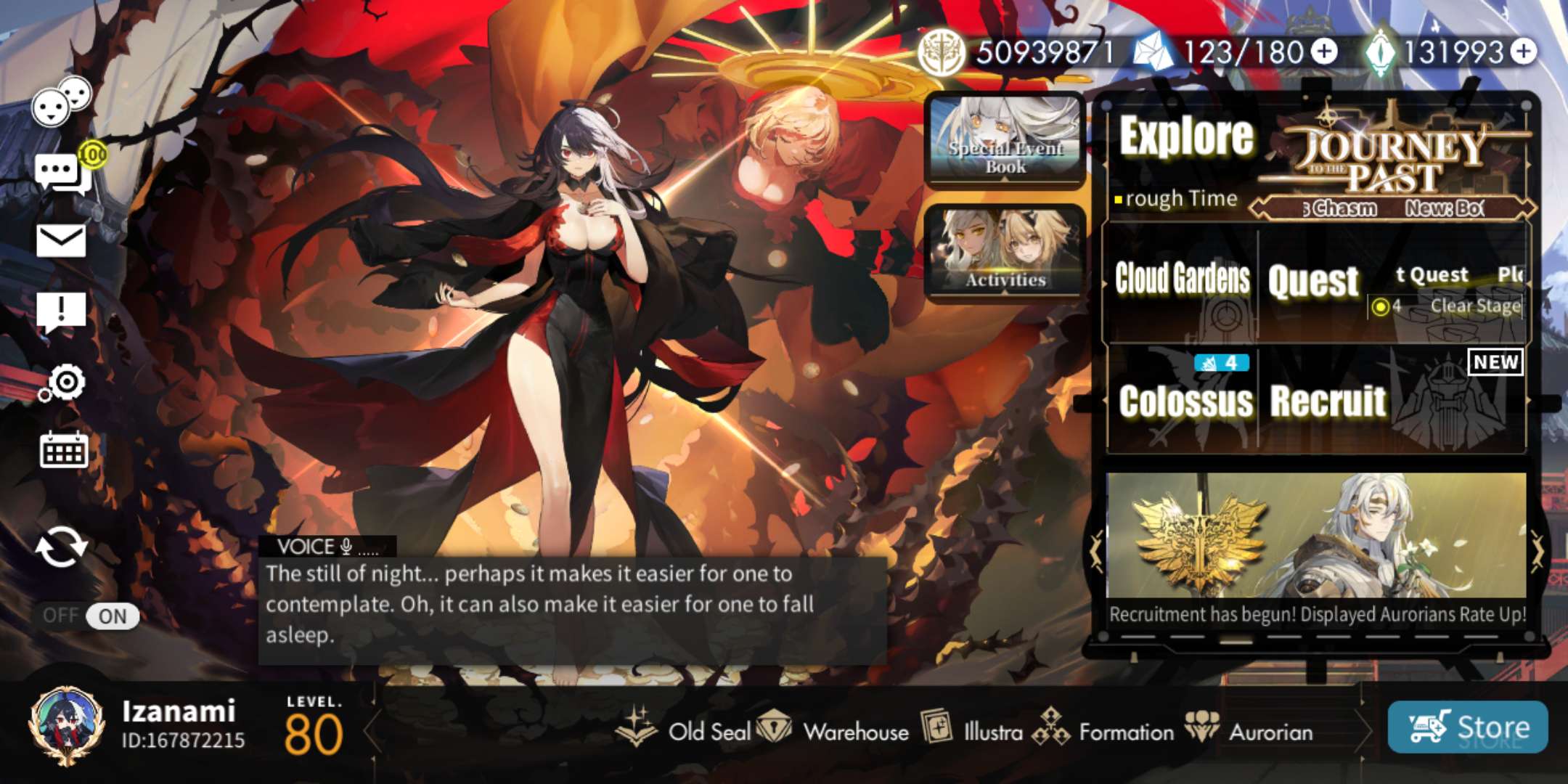
Task: Add more prism stamina with plus button
Action: pos(1326,52)
